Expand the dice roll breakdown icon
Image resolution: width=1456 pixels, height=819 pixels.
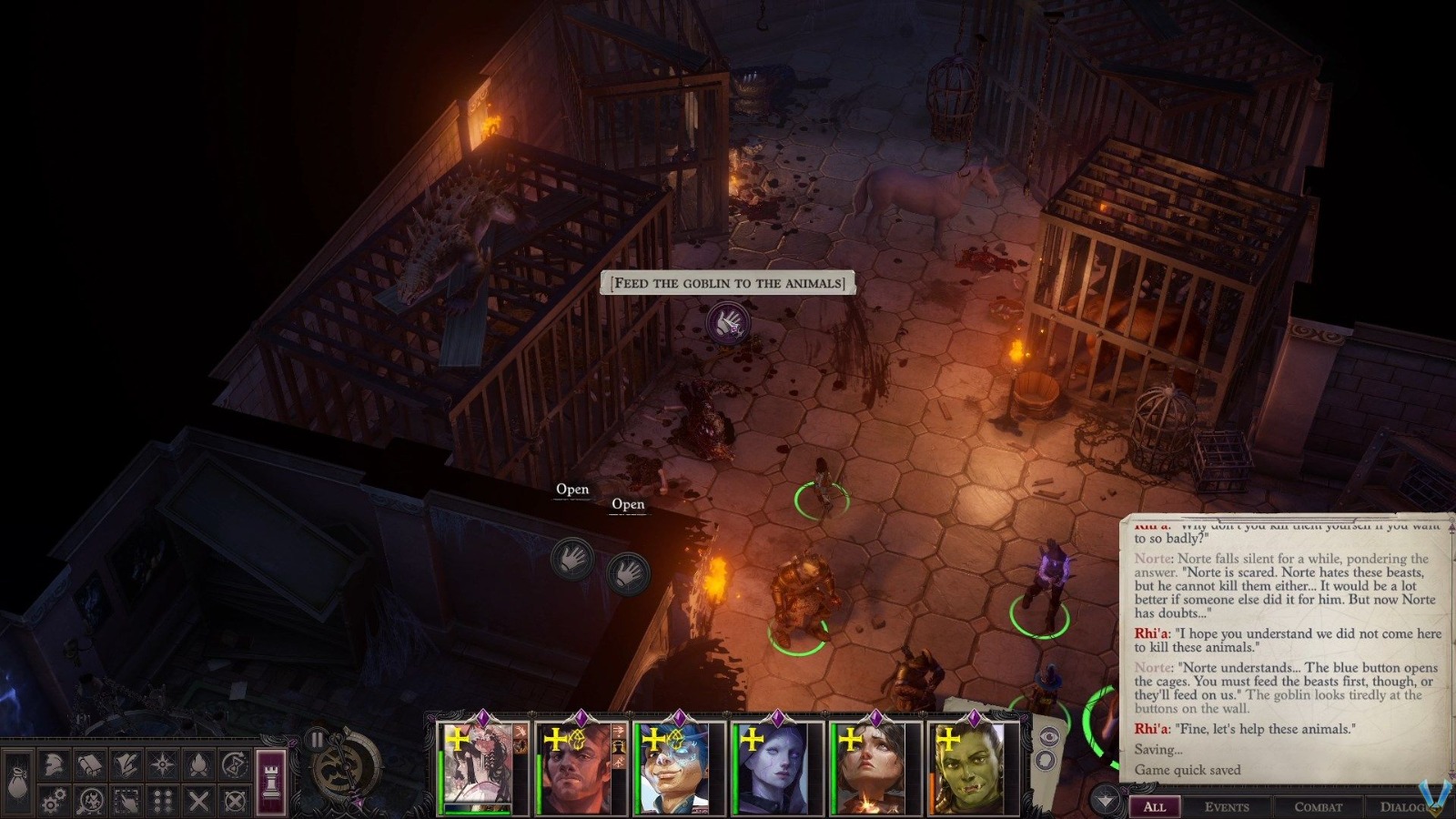(1046, 761)
